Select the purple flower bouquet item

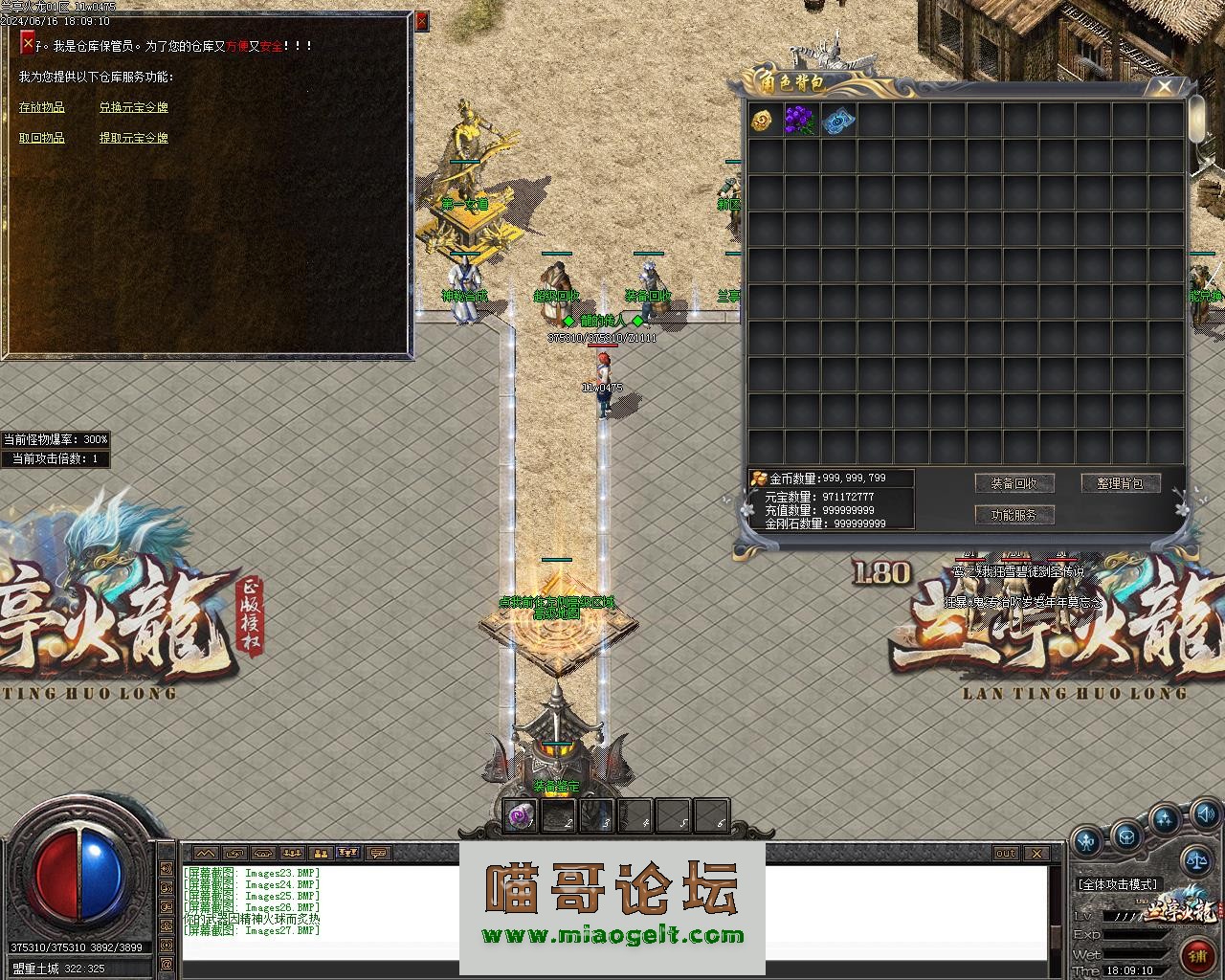click(799, 121)
